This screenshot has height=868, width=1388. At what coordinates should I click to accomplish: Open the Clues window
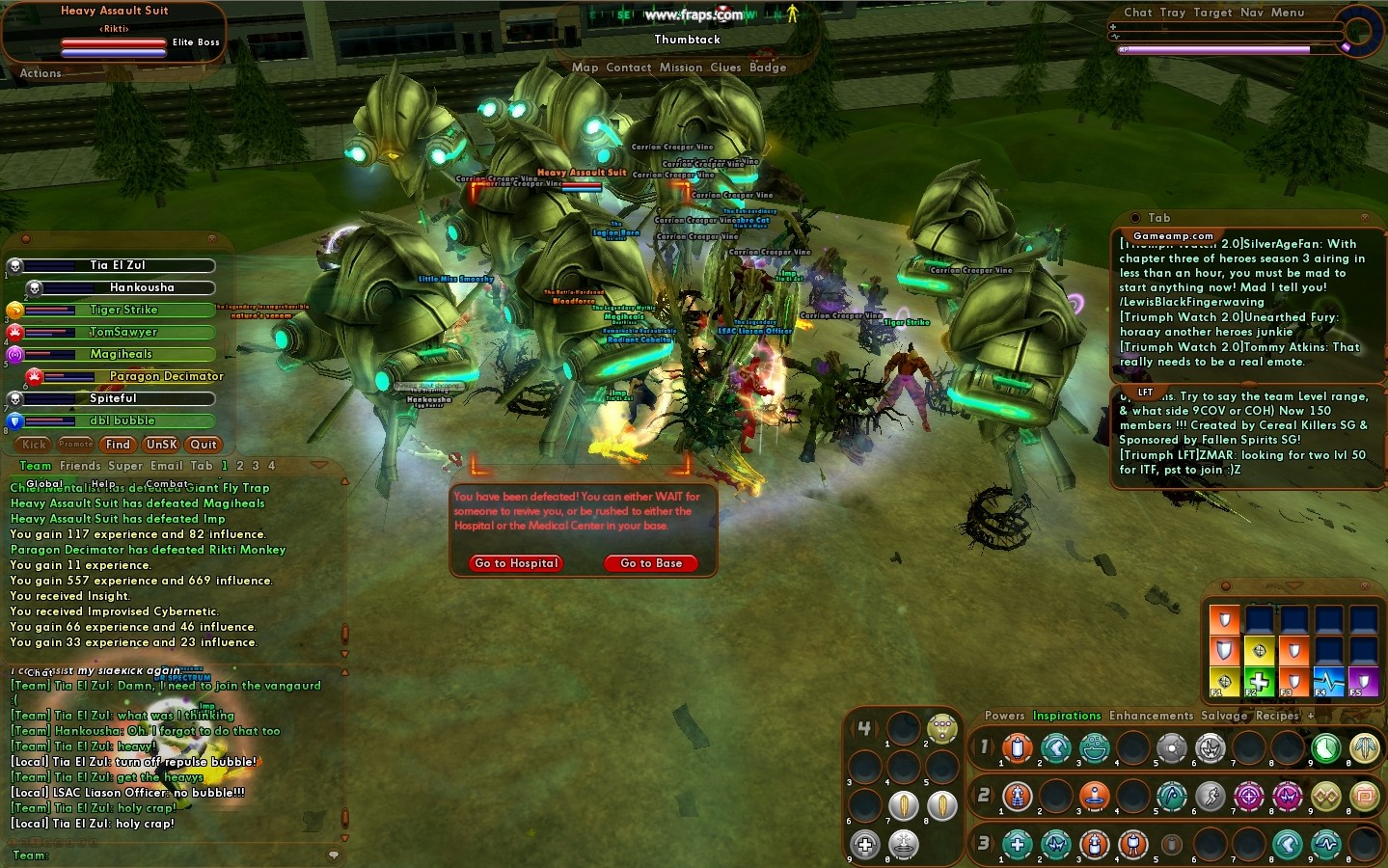click(725, 68)
